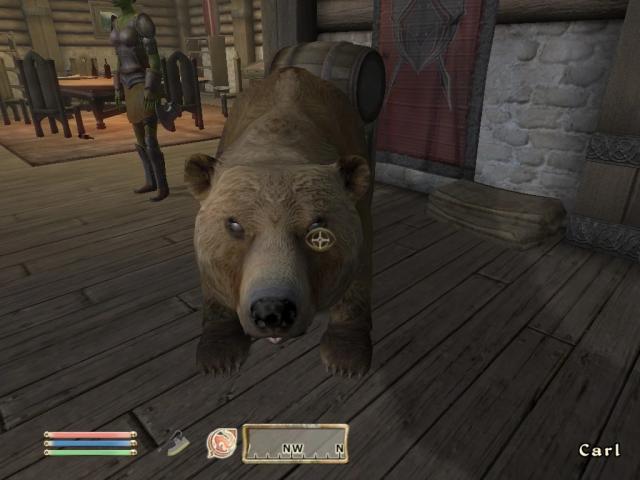This screenshot has height=480, width=640.
Task: Select the equipped axe weapon icon
Action: (176, 443)
